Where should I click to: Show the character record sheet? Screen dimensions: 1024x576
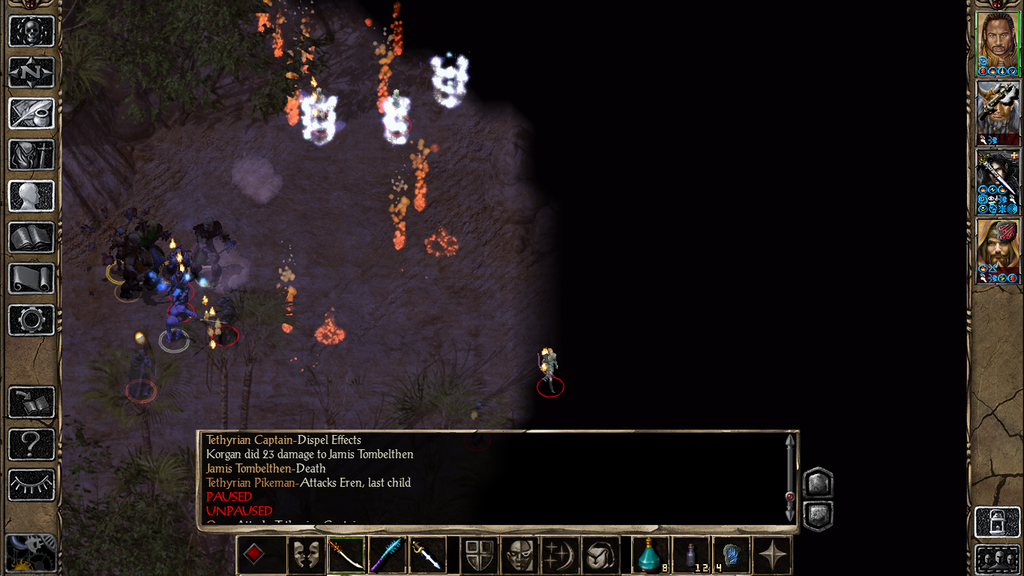coord(31,196)
